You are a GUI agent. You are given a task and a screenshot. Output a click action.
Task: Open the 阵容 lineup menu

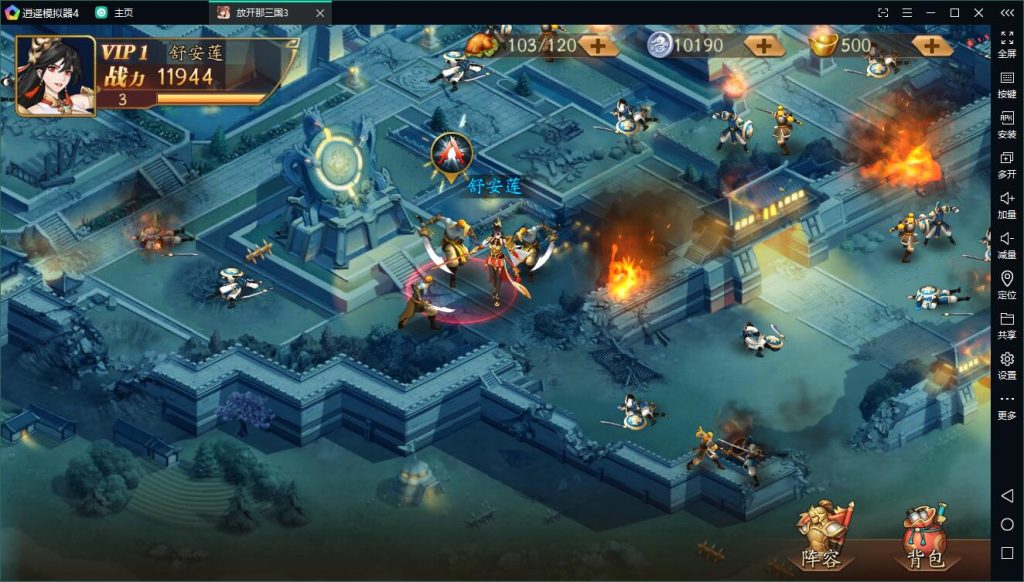coord(823,536)
